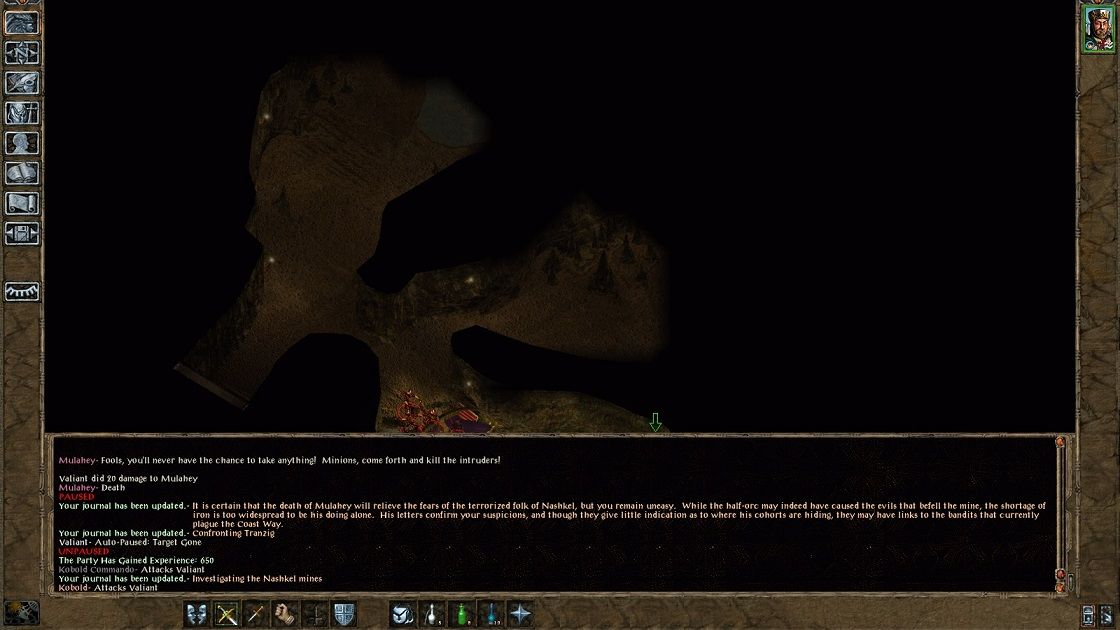Activate the Talk masks action button
Screen dimensions: 1120x630
point(197,613)
